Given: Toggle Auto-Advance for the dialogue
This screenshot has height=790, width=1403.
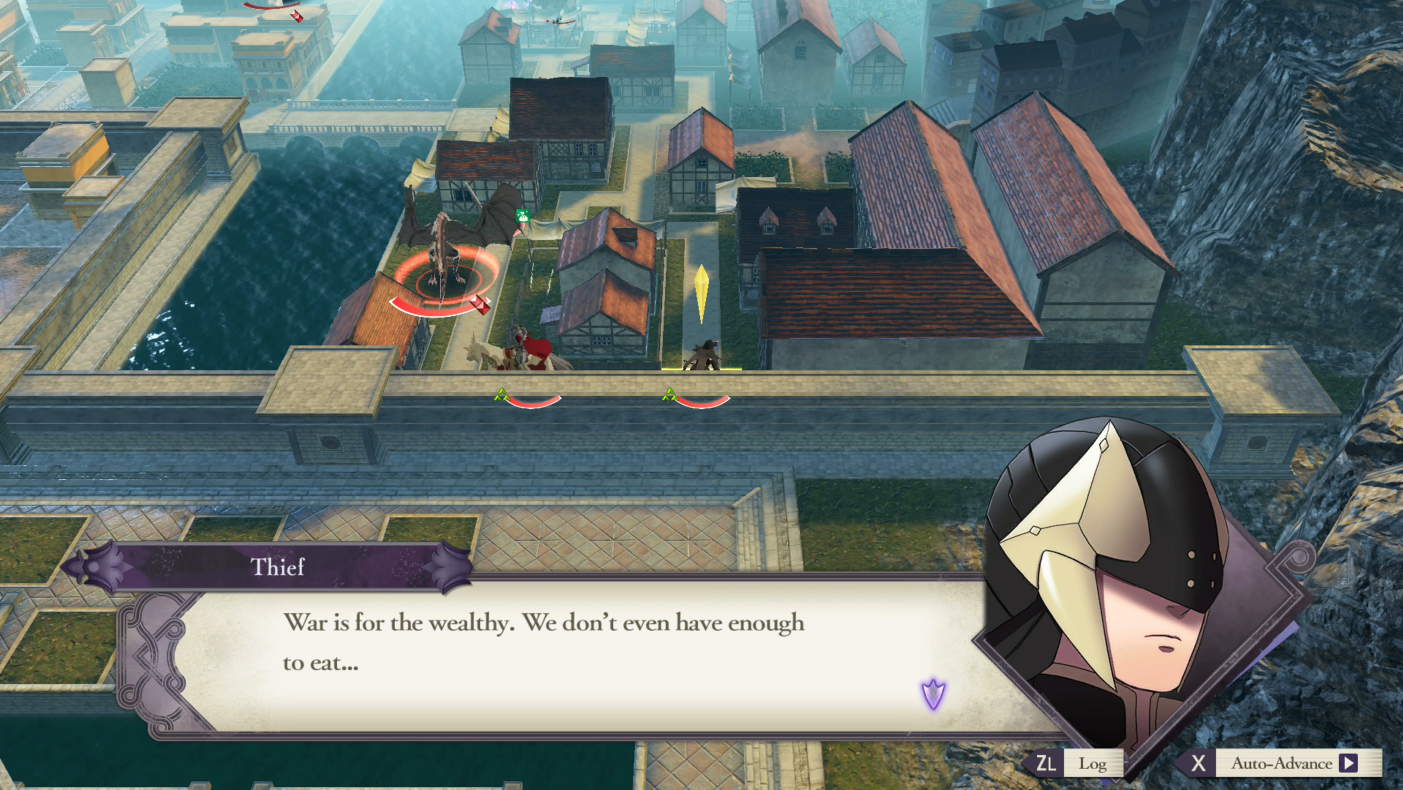Looking at the screenshot, I should coord(1284,763).
